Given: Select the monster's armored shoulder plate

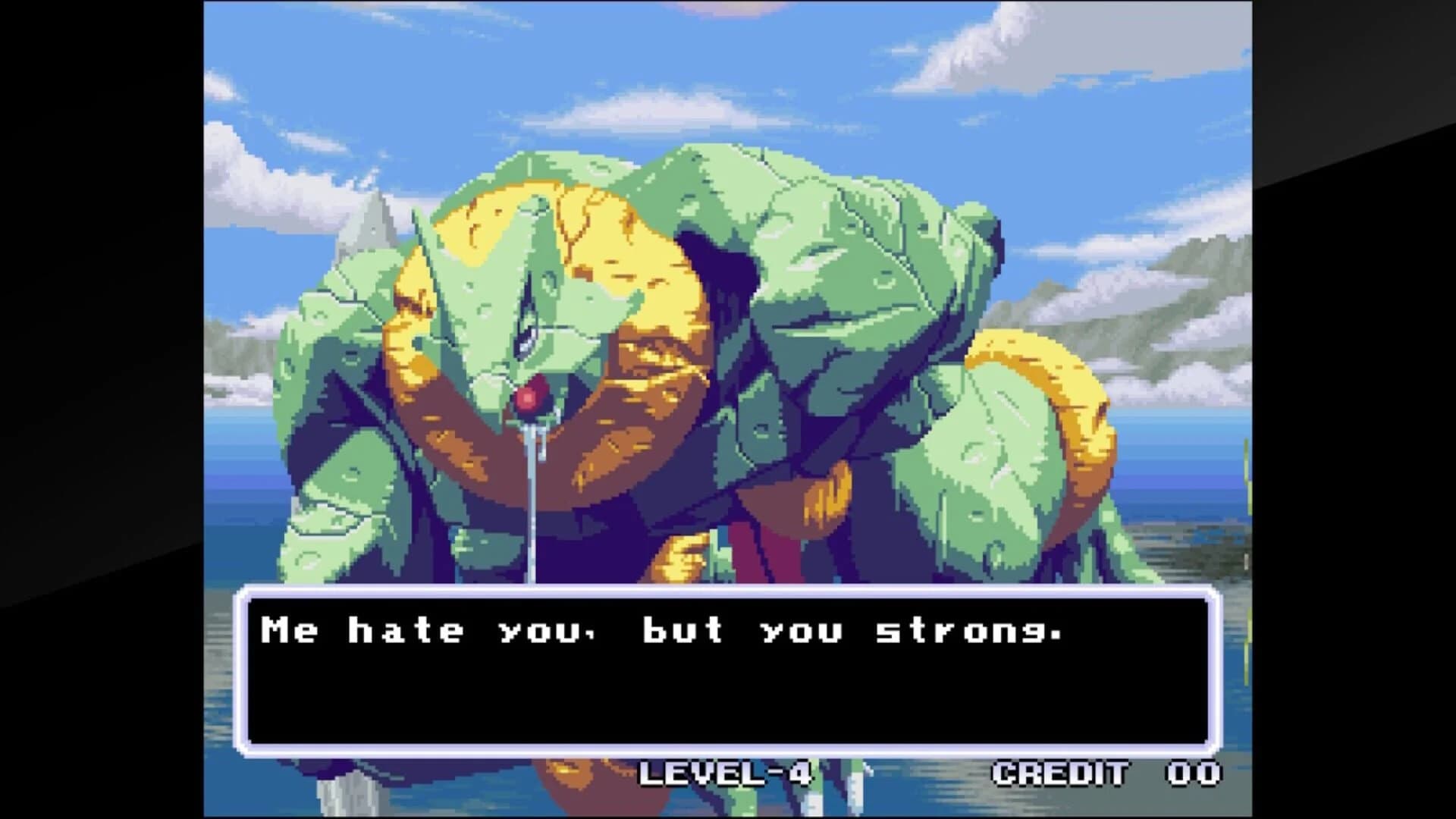Looking at the screenshot, I should tap(872, 227).
